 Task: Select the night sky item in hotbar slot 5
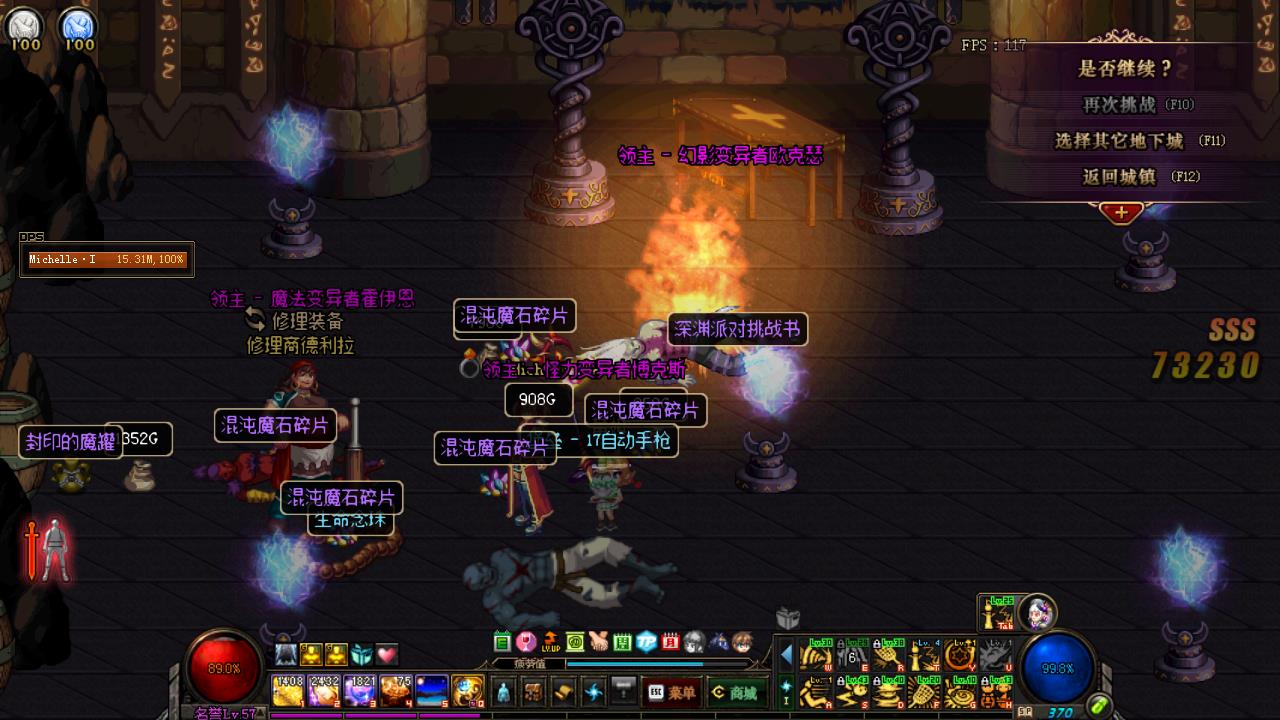coord(431,691)
